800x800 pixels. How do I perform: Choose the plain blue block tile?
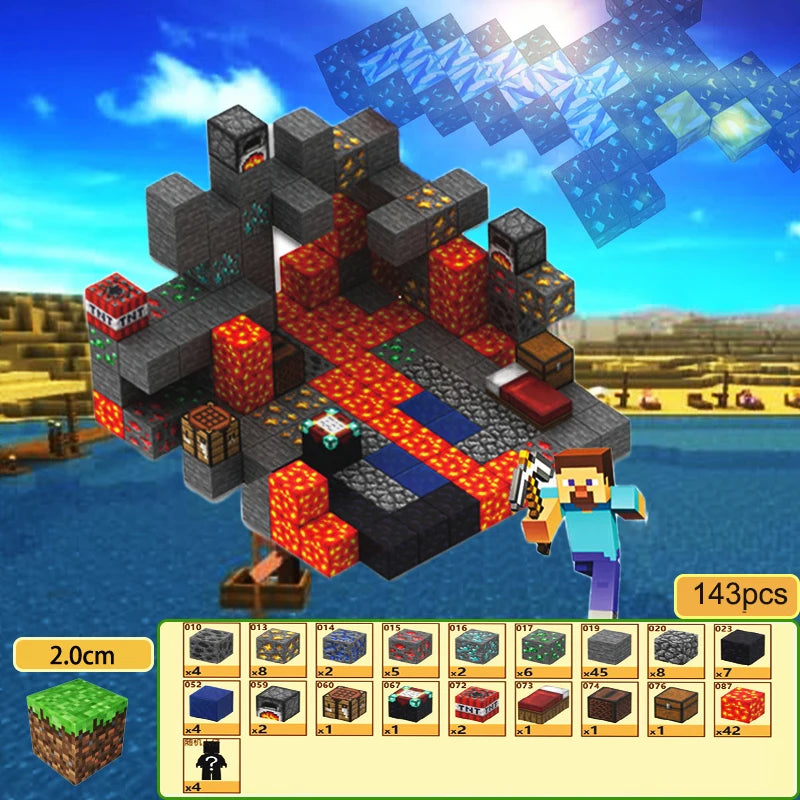tap(212, 707)
